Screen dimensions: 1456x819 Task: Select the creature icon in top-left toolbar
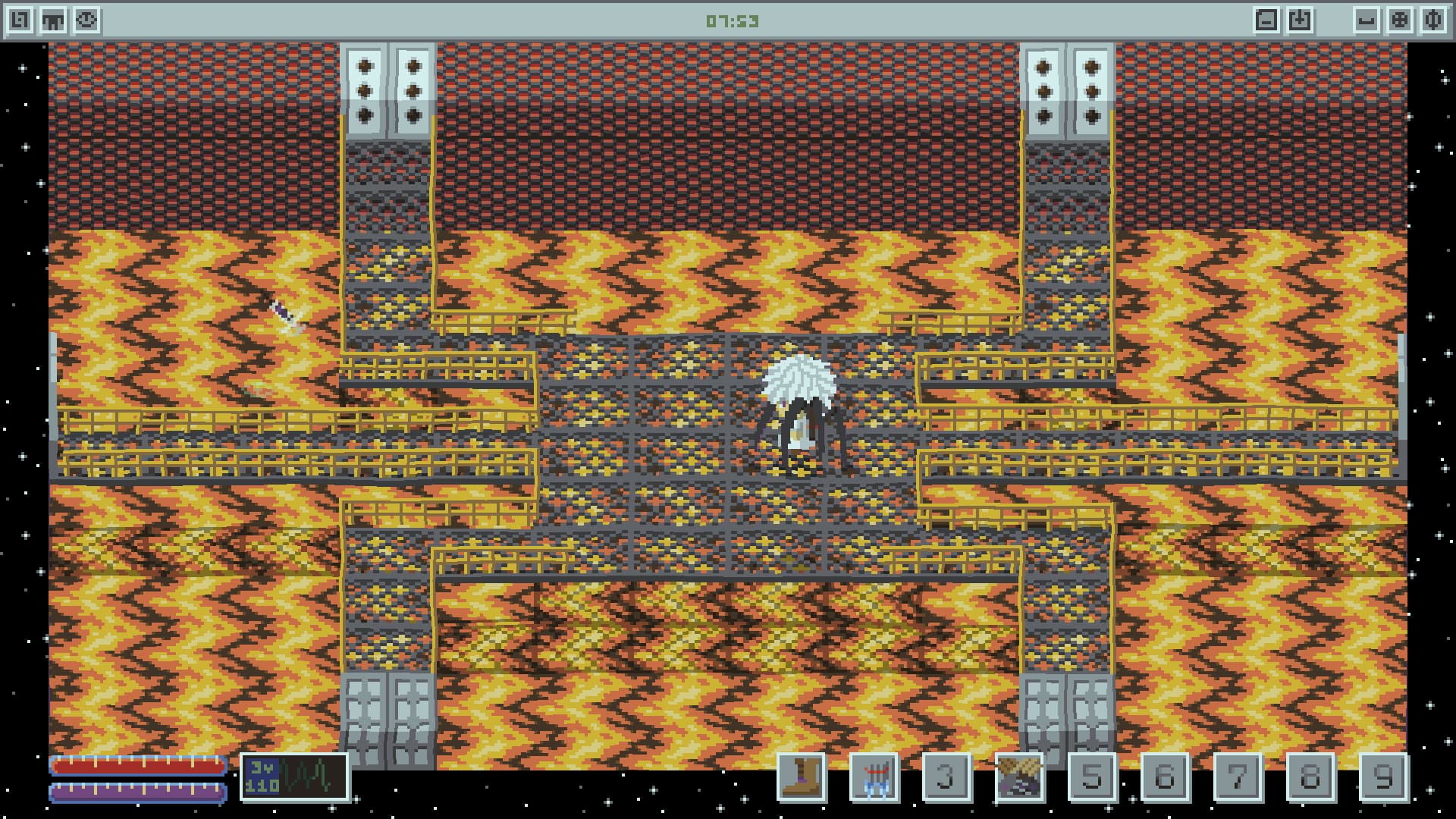[53, 20]
